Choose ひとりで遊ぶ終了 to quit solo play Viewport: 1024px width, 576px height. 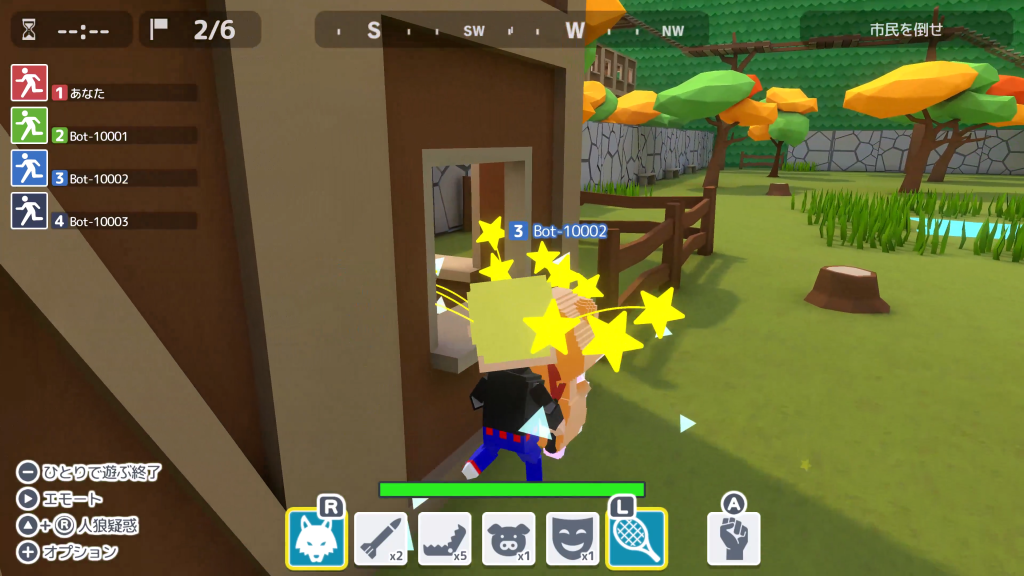89,472
